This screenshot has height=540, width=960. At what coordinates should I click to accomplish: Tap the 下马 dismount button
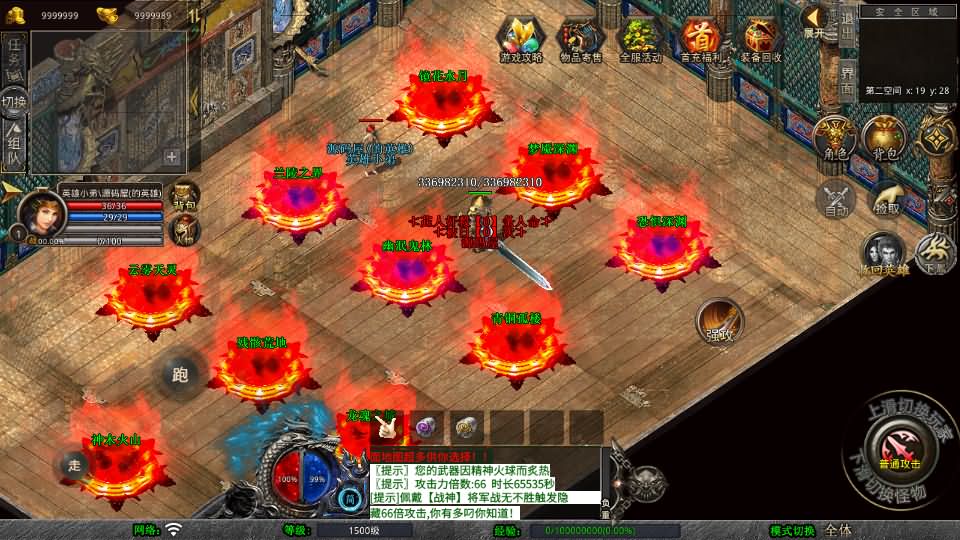pos(935,255)
